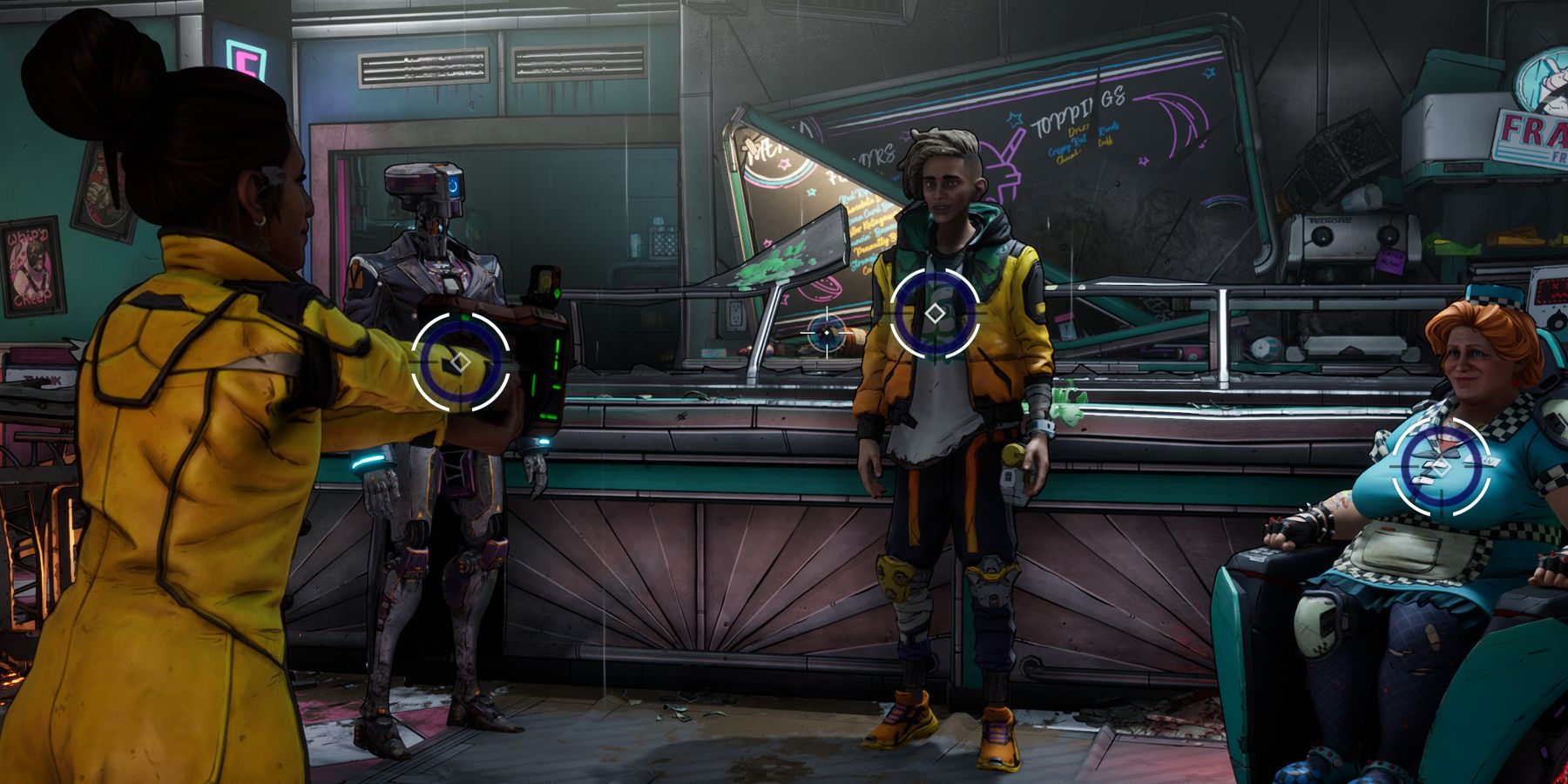This screenshot has height=784, width=1568.
Task: Click the small crosshair near the counter
Action: click(x=827, y=333)
